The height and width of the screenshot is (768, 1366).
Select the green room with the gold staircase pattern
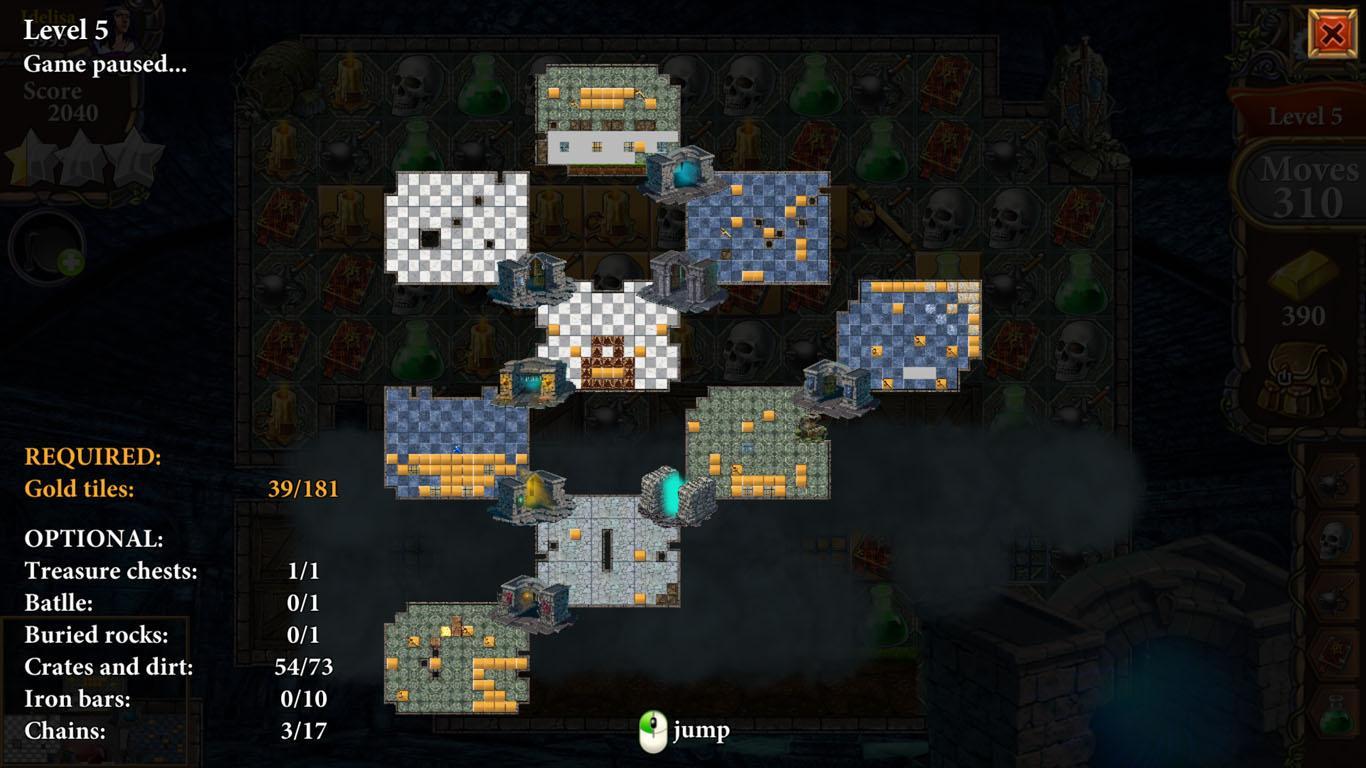point(456,658)
